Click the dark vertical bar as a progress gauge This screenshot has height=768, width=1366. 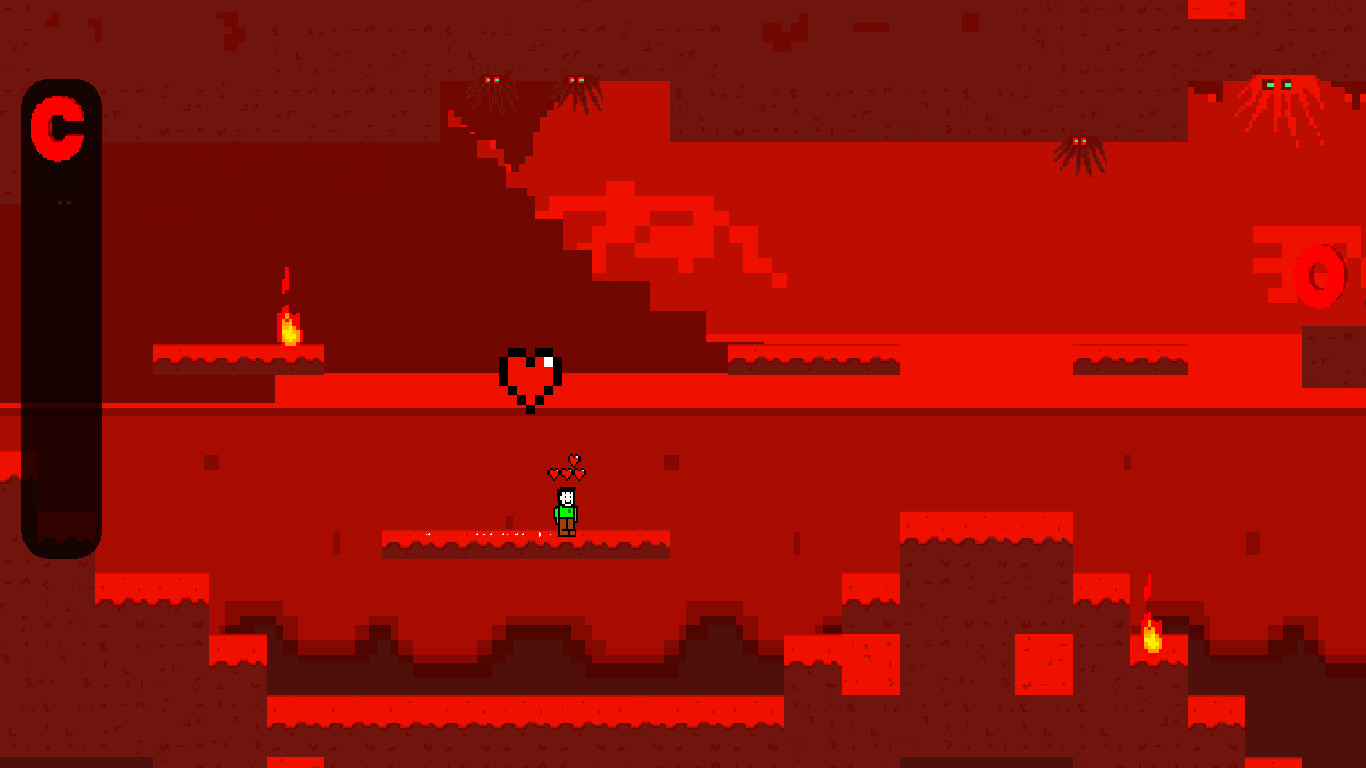[x=63, y=320]
